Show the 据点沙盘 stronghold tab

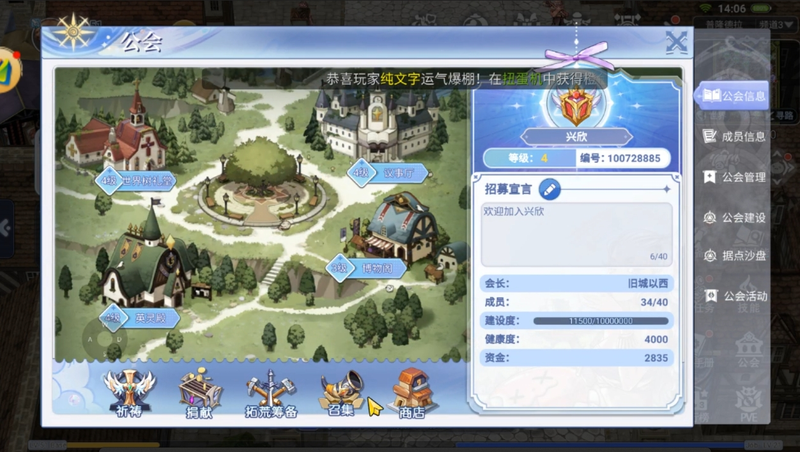(x=734, y=256)
